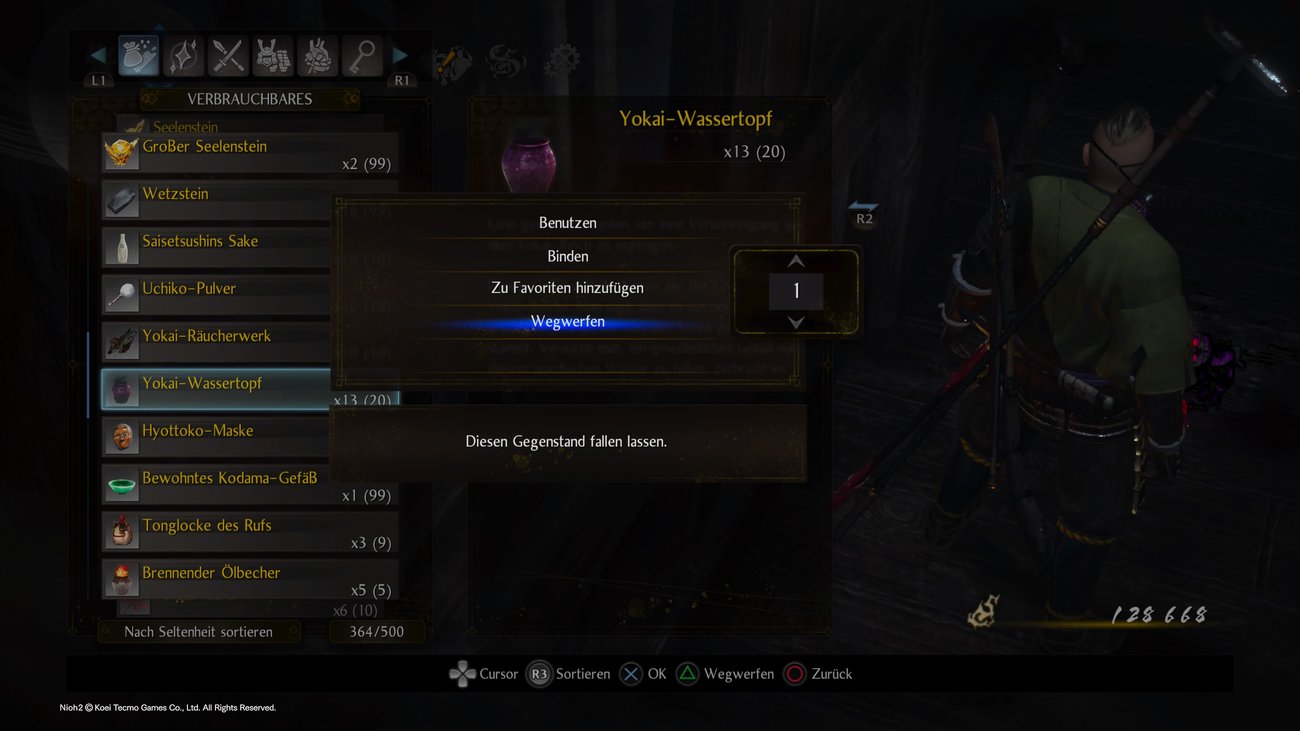Confirm Wegwerfen to discard the item

pyautogui.click(x=567, y=320)
